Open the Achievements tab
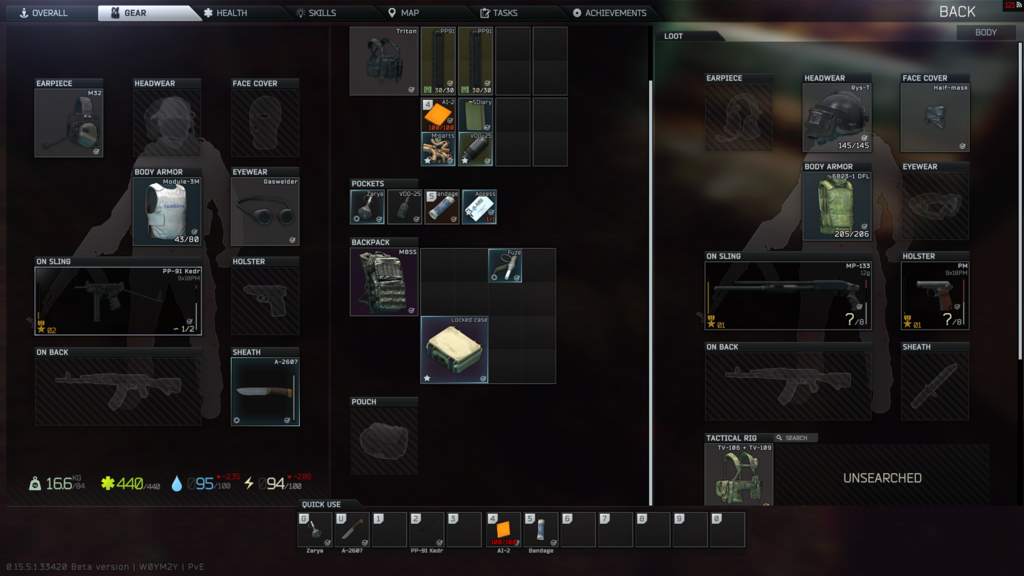This screenshot has width=1024, height=576. [x=609, y=13]
